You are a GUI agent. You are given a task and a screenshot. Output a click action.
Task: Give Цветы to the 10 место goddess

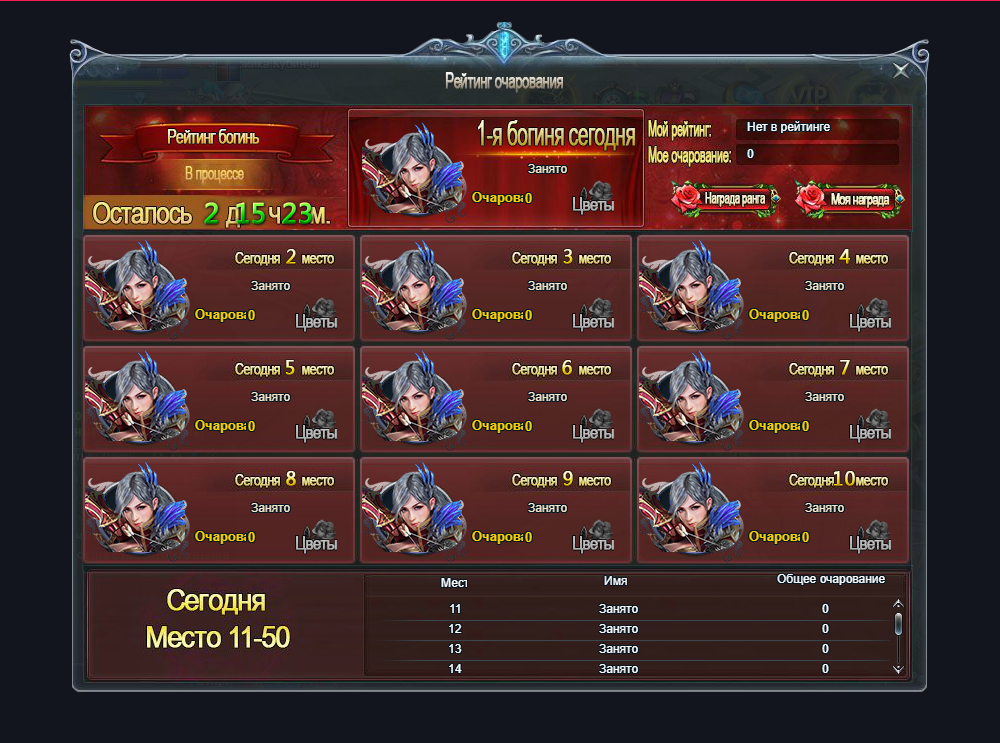click(870, 538)
